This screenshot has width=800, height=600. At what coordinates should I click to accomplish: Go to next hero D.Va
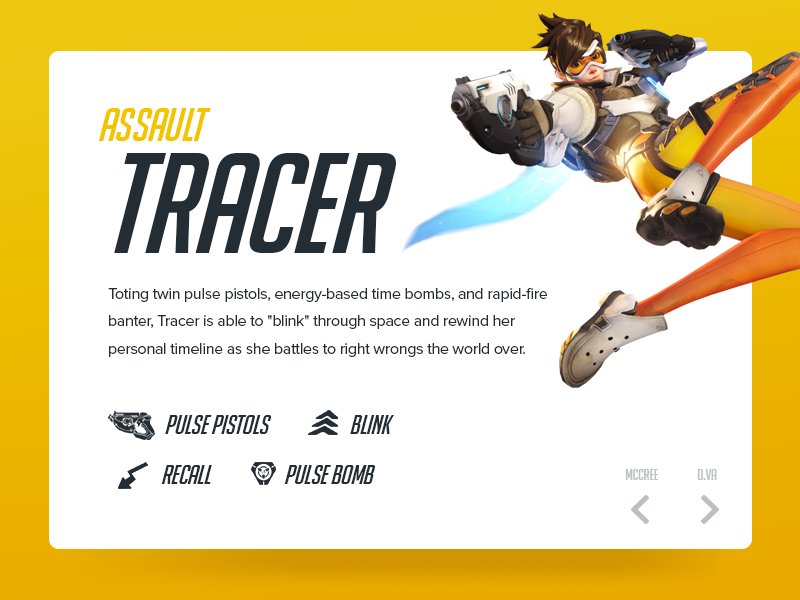709,509
